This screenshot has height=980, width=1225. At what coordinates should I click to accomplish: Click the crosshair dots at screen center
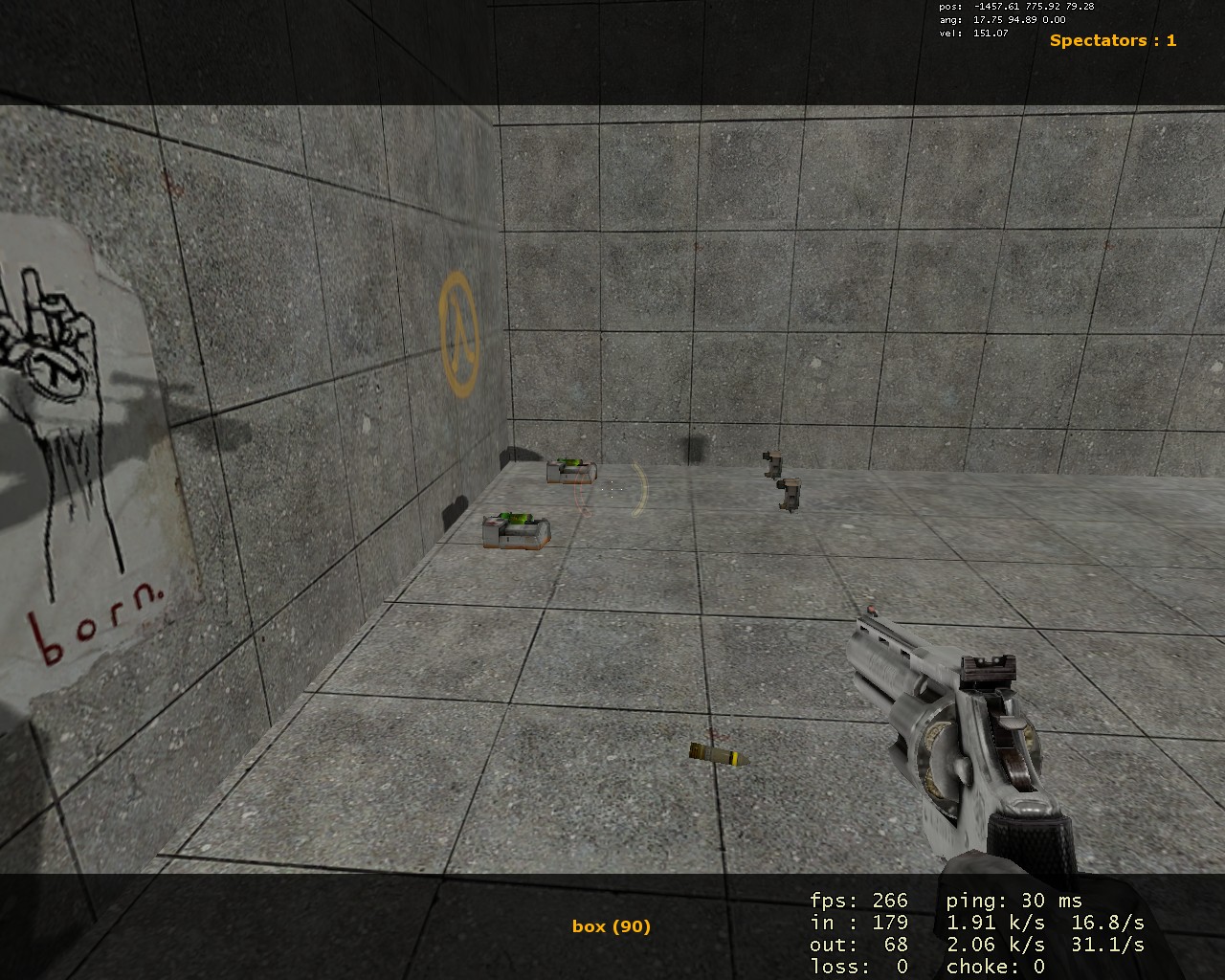point(612,490)
